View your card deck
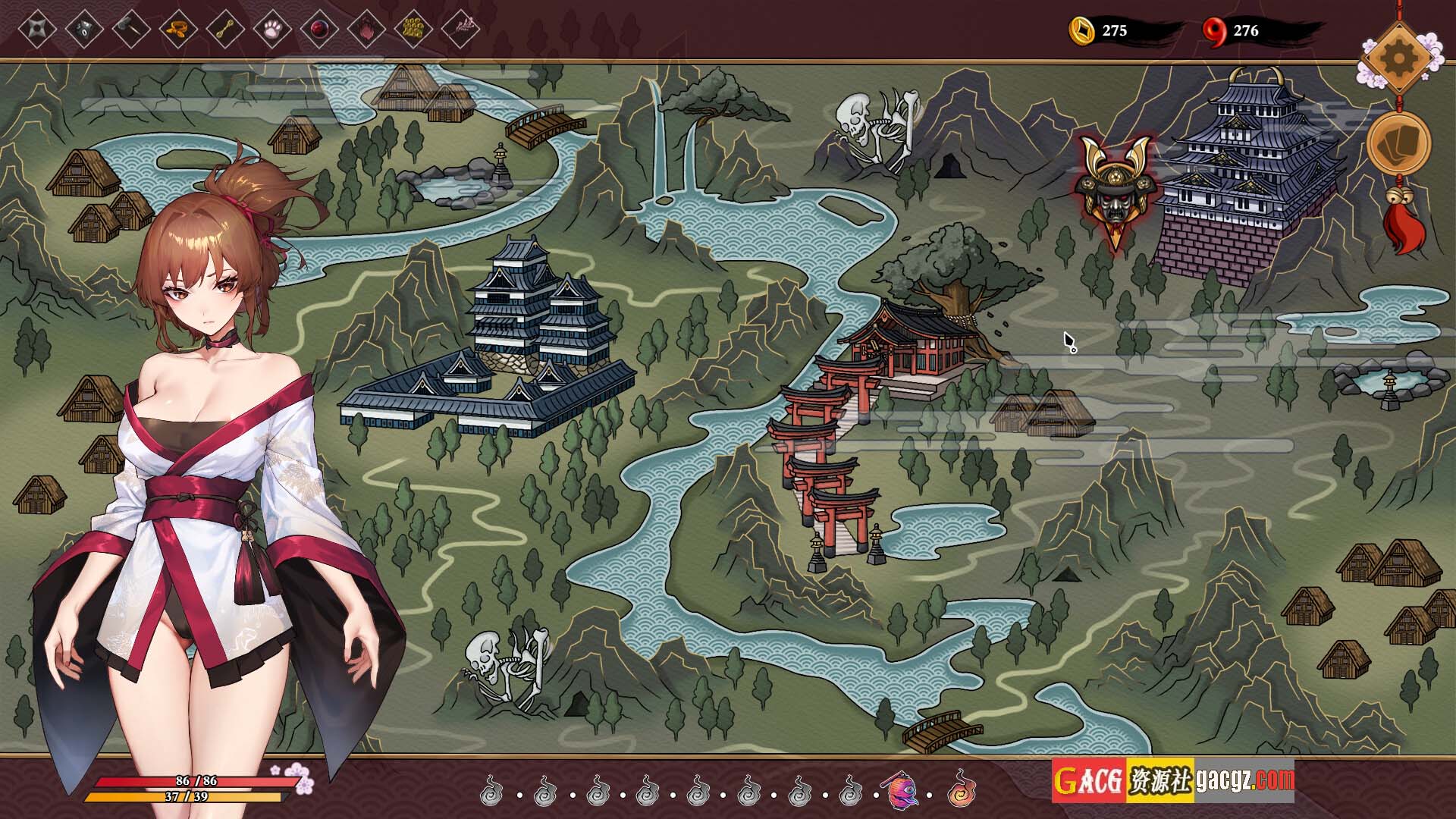 point(1398,145)
